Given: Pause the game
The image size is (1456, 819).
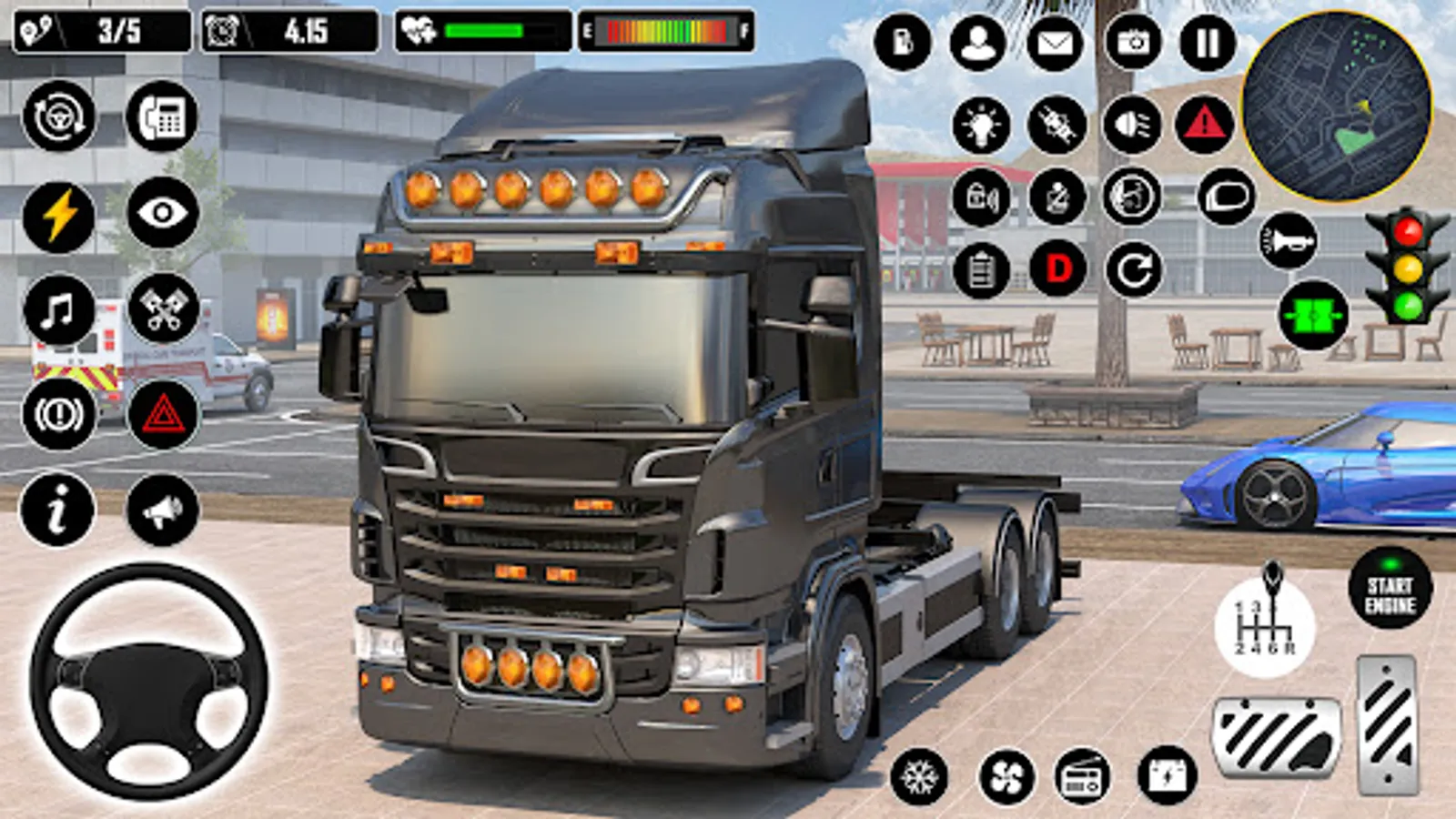Looking at the screenshot, I should [1208, 43].
